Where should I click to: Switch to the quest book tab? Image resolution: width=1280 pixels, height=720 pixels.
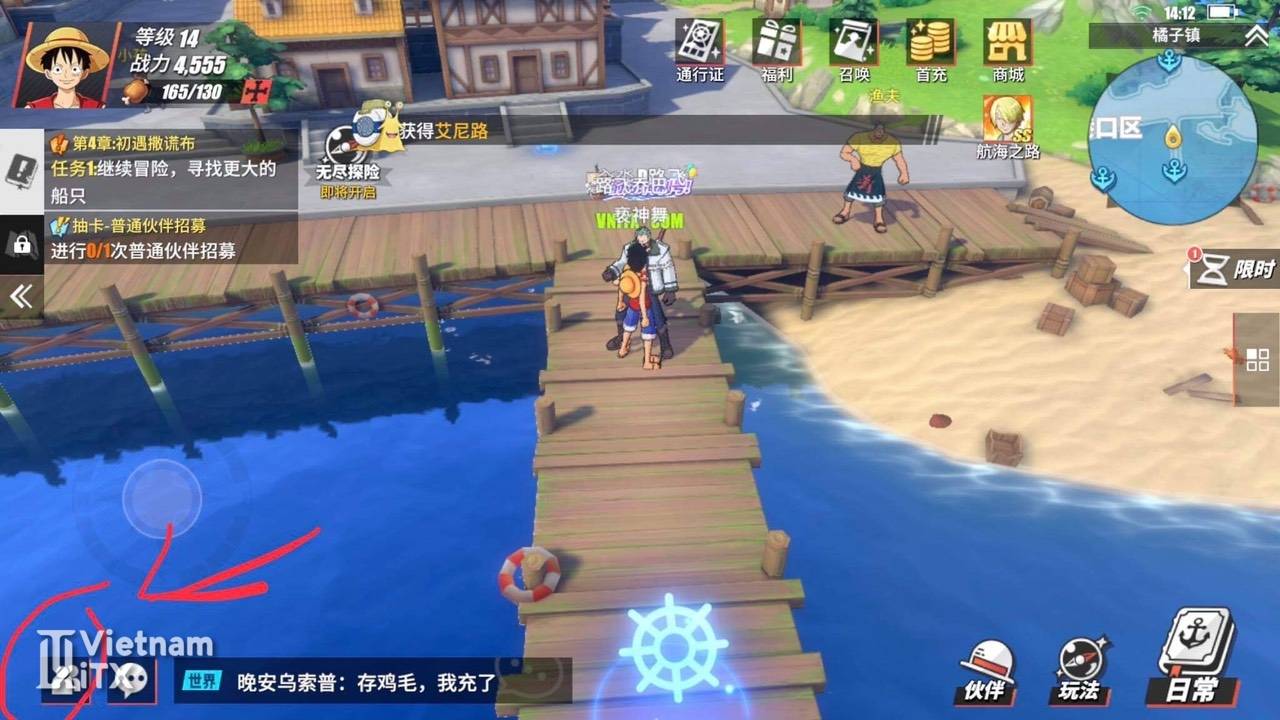(x=21, y=172)
